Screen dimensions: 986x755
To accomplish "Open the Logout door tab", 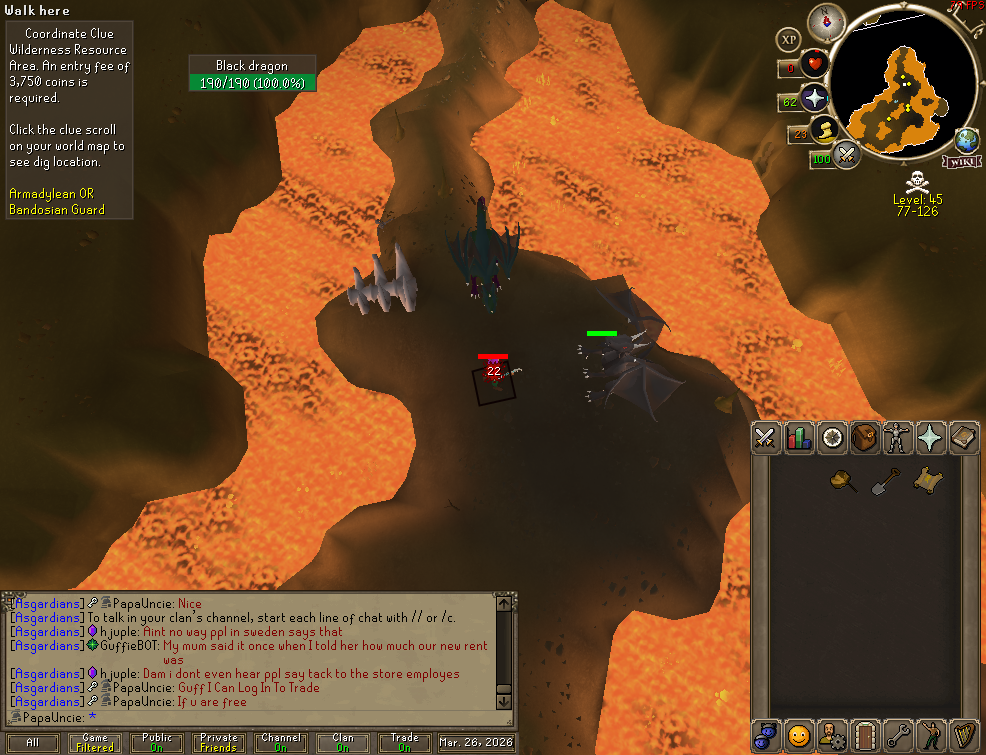I will pyautogui.click(x=865, y=735).
